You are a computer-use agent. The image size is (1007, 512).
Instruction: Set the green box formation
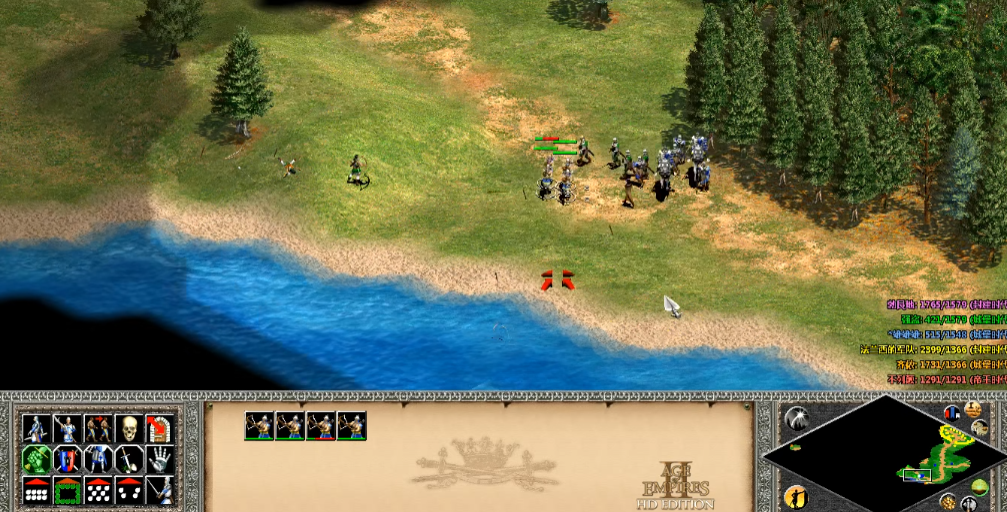click(67, 490)
